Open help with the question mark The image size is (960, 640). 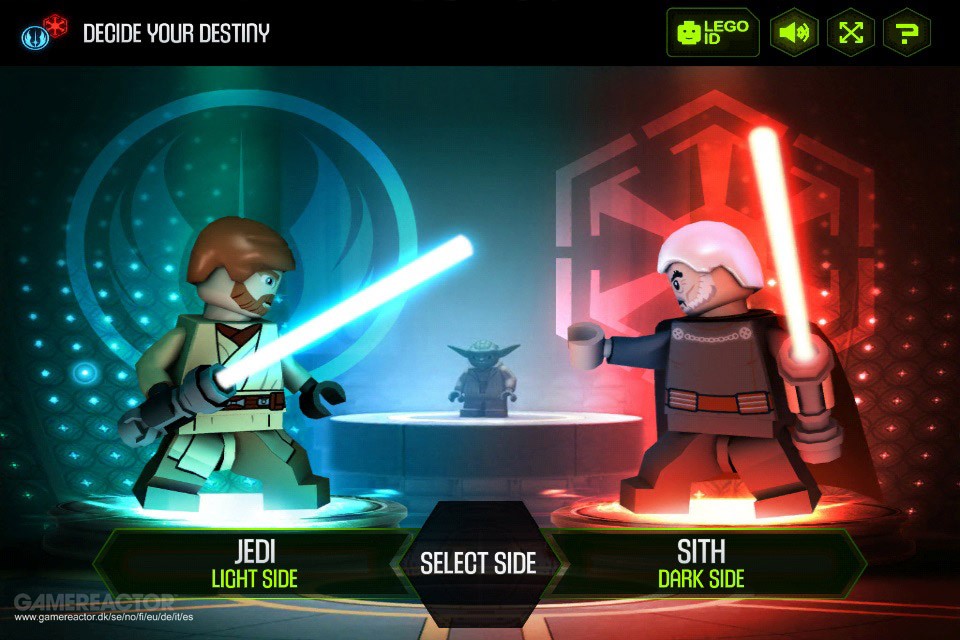point(907,33)
